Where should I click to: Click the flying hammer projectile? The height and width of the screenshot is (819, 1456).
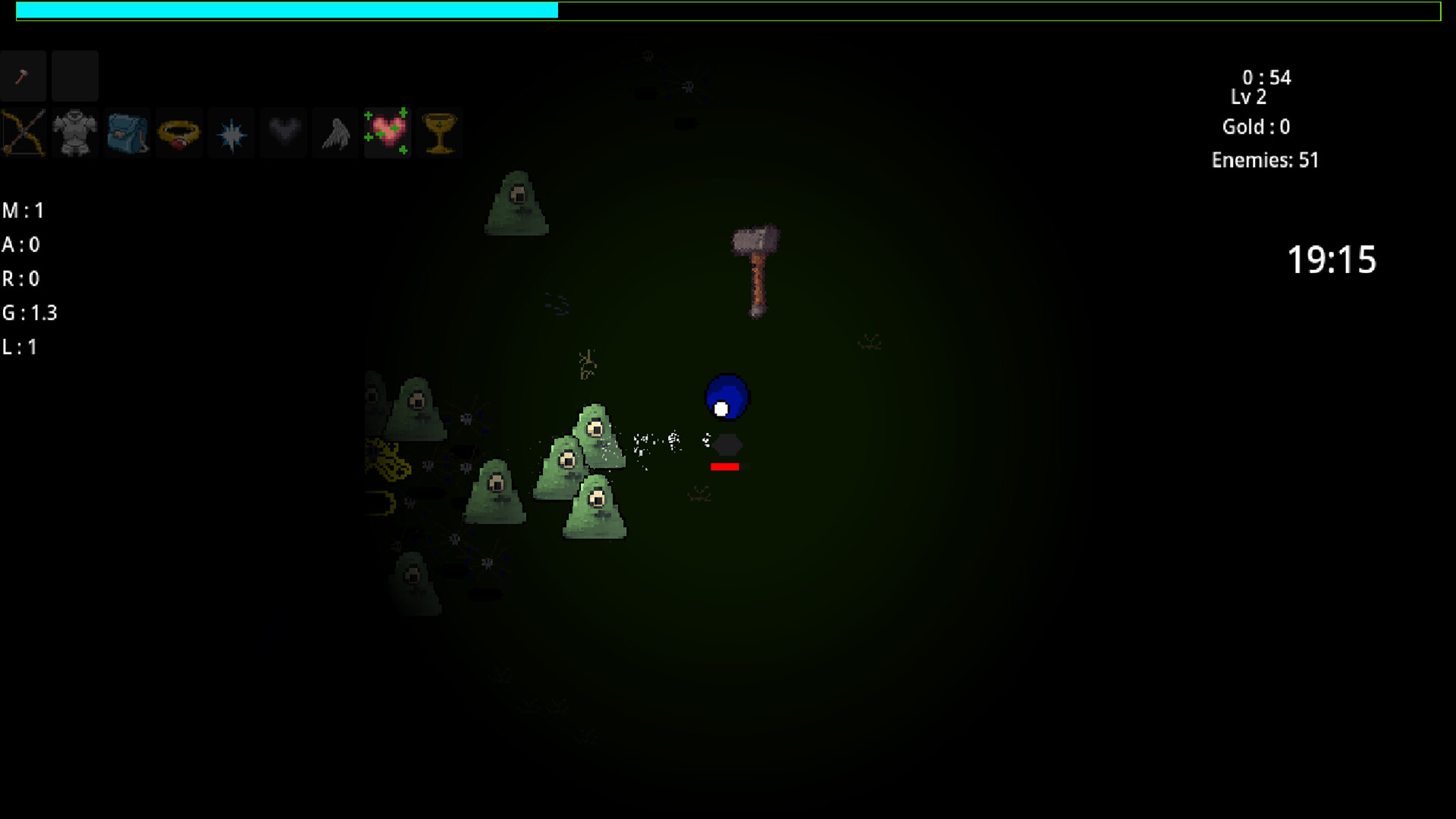(754, 269)
